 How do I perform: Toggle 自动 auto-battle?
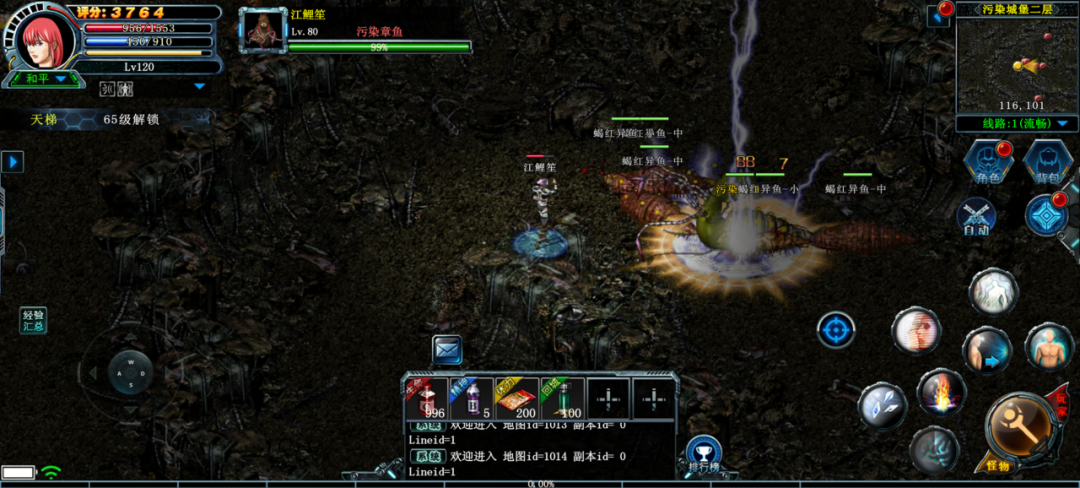click(976, 217)
